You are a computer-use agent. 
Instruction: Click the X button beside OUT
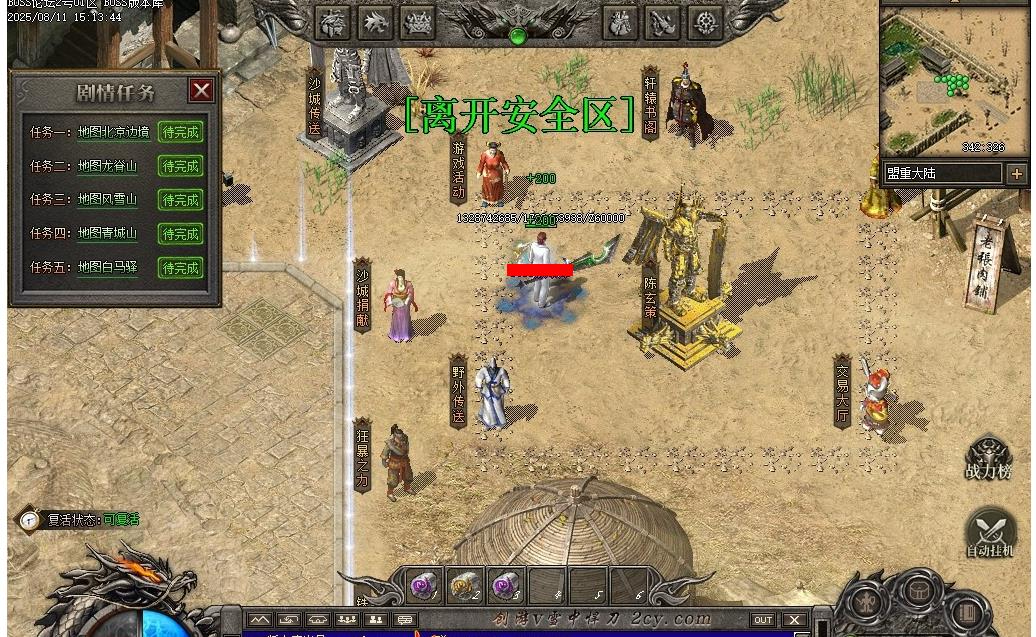tap(794, 620)
